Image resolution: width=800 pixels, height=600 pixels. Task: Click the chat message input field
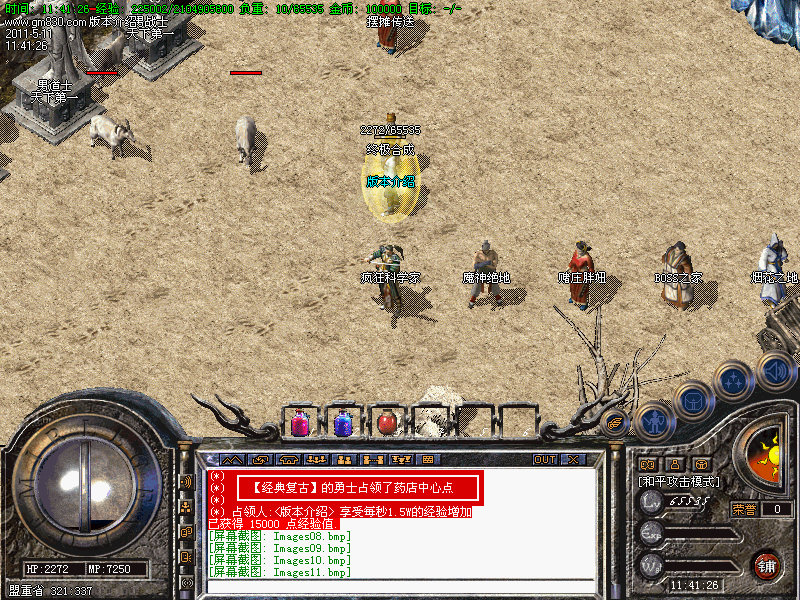pos(400,586)
